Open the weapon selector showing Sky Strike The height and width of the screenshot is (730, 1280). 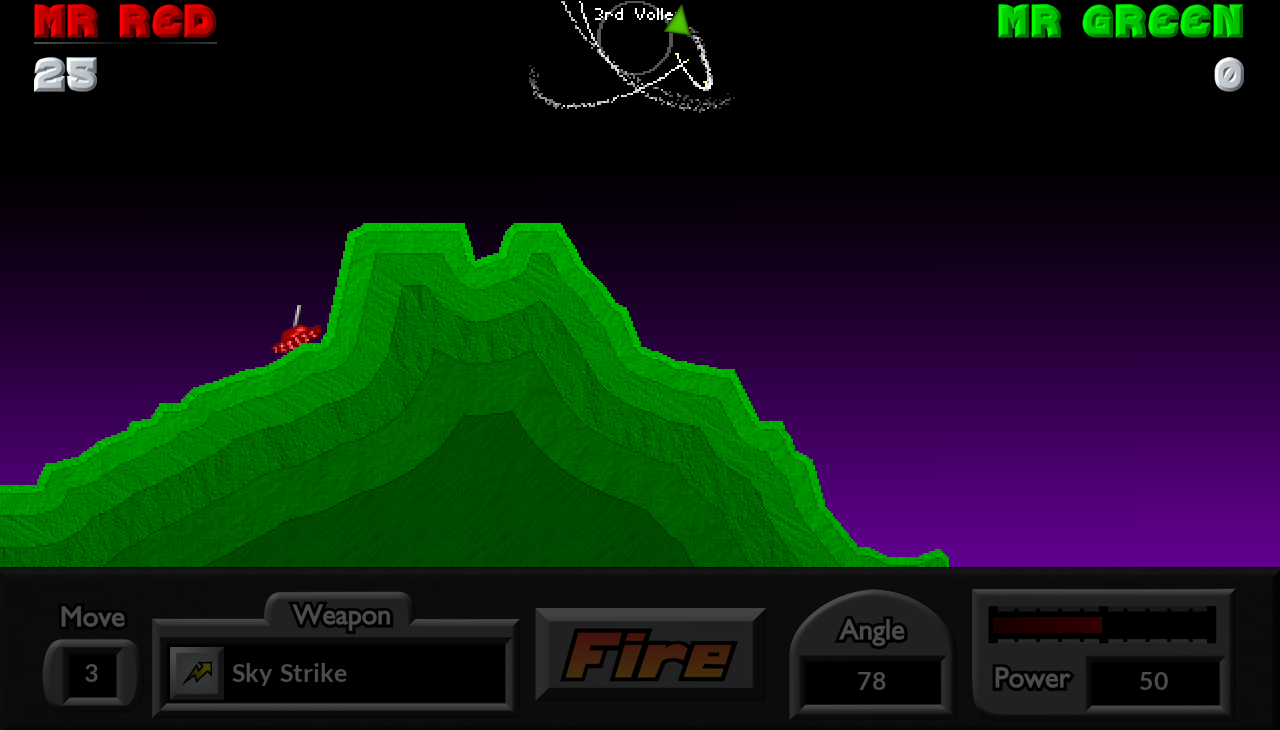[336, 673]
